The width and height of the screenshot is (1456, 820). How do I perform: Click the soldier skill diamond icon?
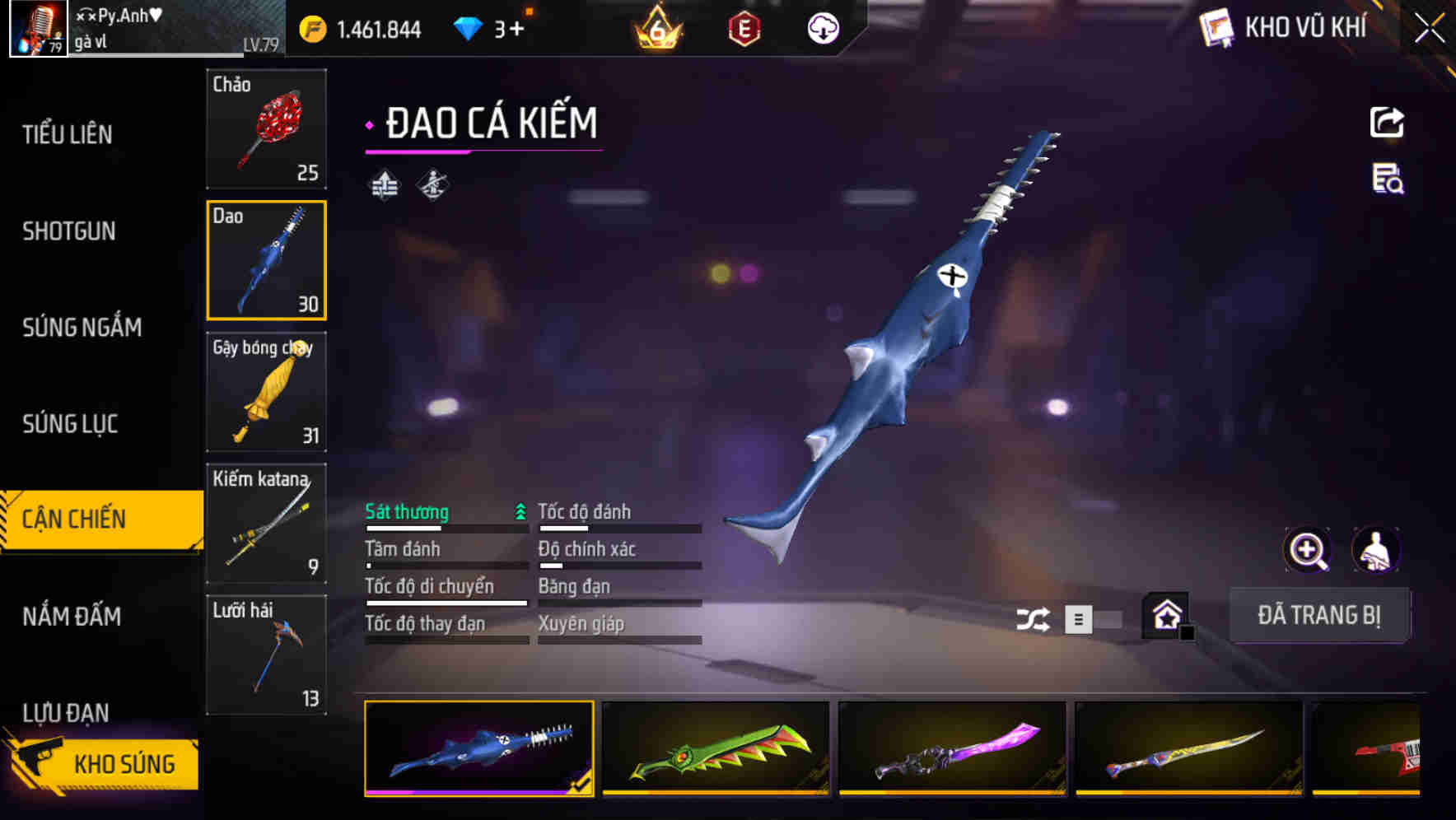435,185
